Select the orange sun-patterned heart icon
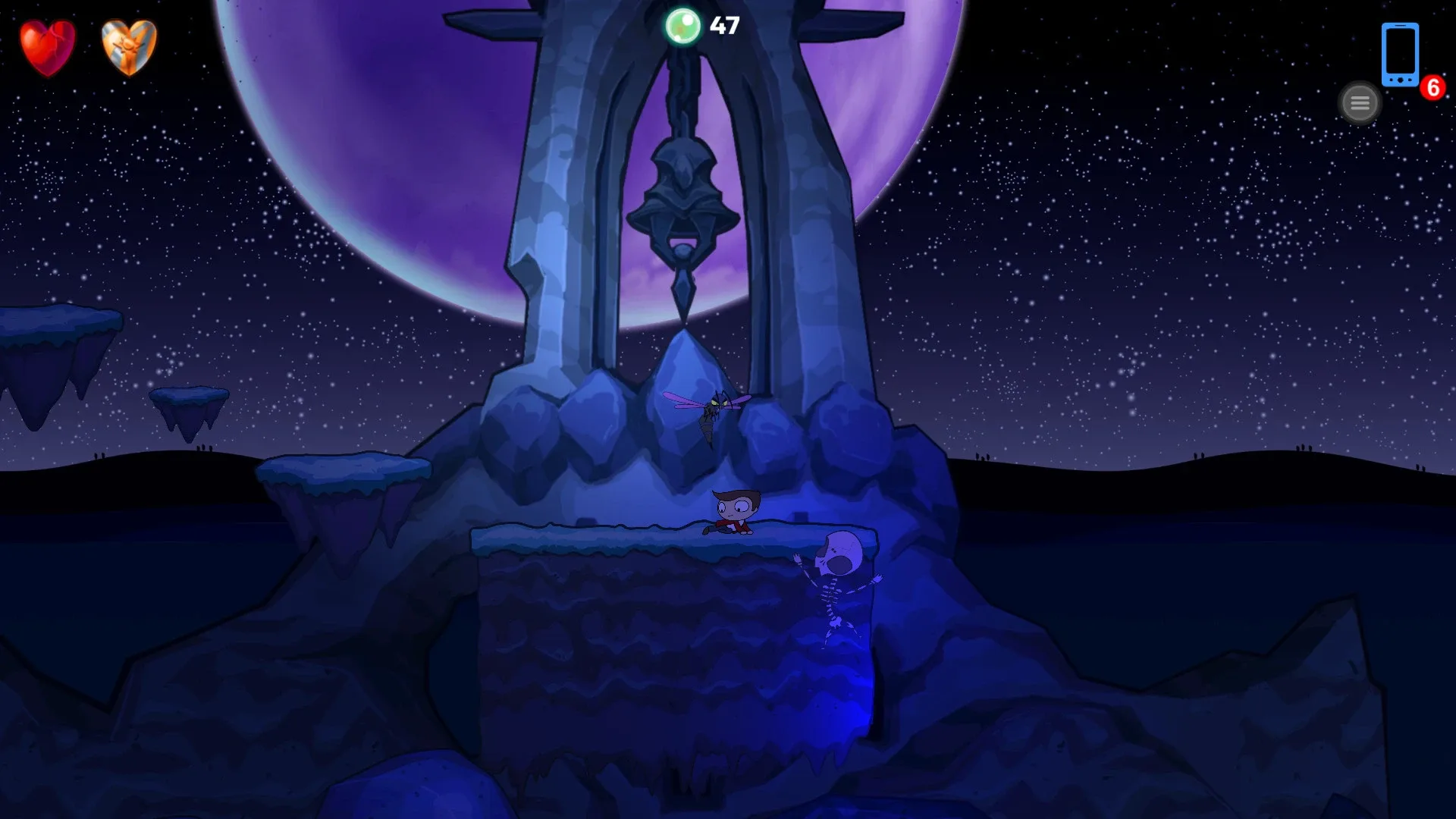The image size is (1456, 819). pyautogui.click(x=127, y=47)
